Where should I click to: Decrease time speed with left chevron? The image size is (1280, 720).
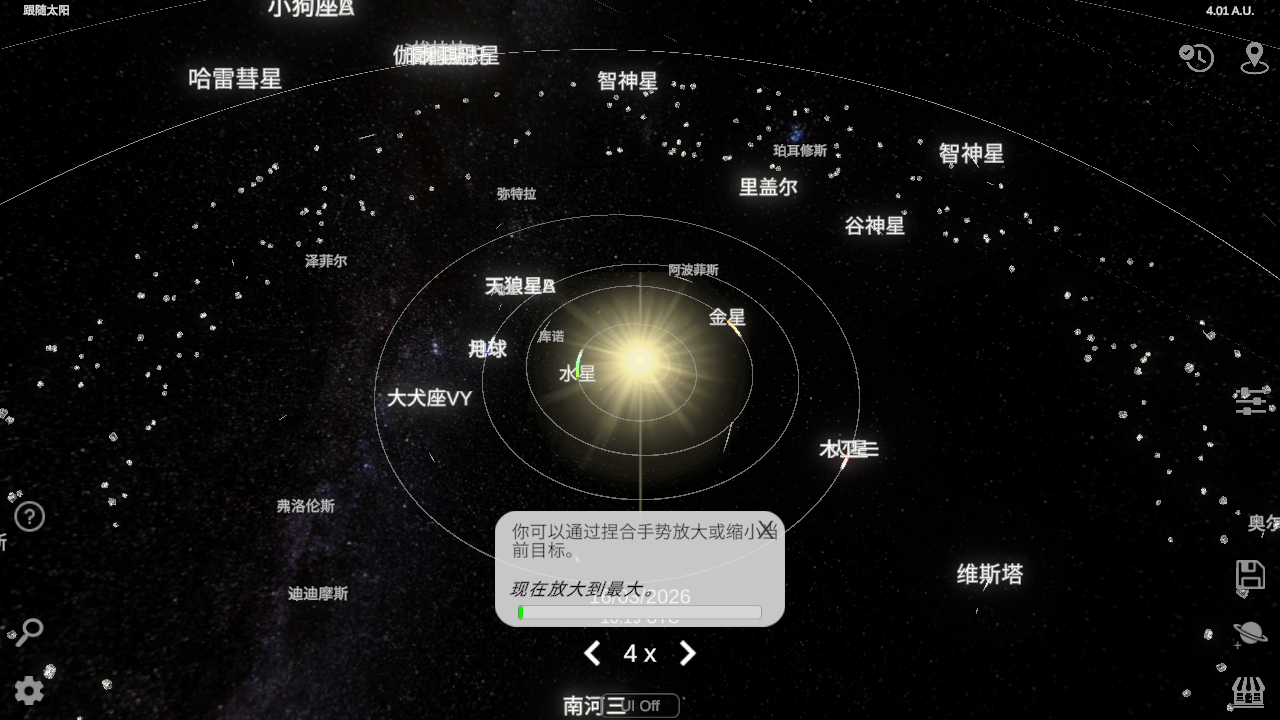[591, 653]
